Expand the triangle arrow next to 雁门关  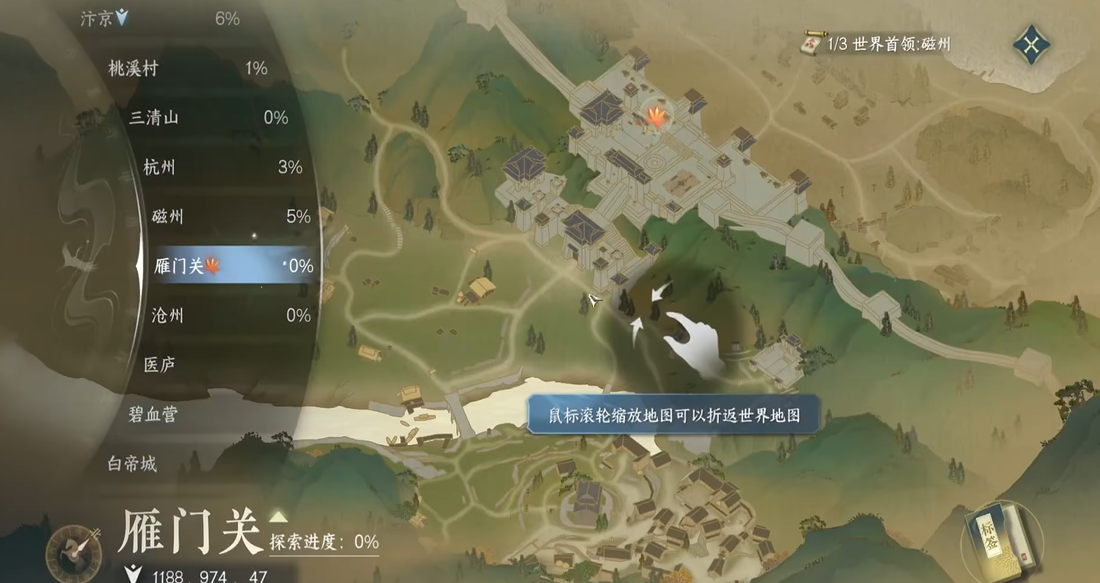click(x=278, y=517)
